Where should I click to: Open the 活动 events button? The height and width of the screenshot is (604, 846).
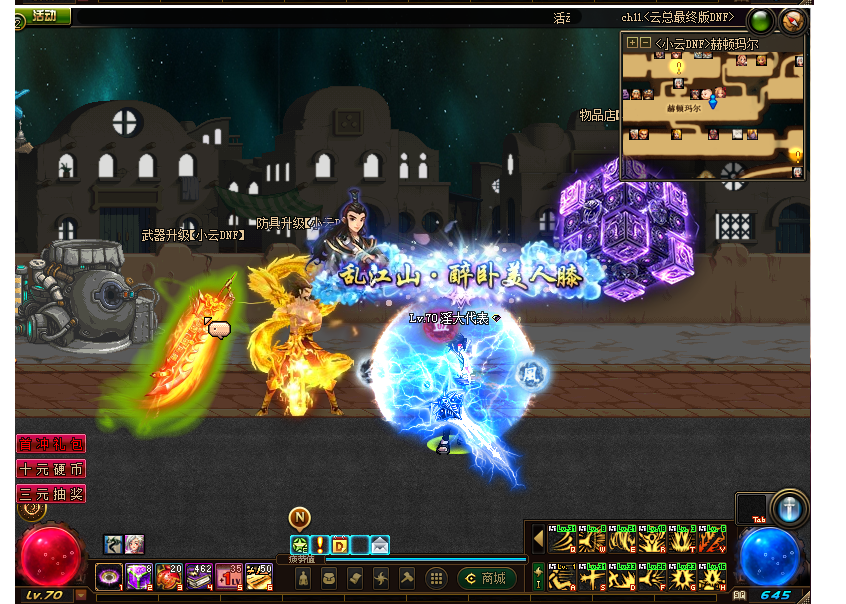coord(44,16)
